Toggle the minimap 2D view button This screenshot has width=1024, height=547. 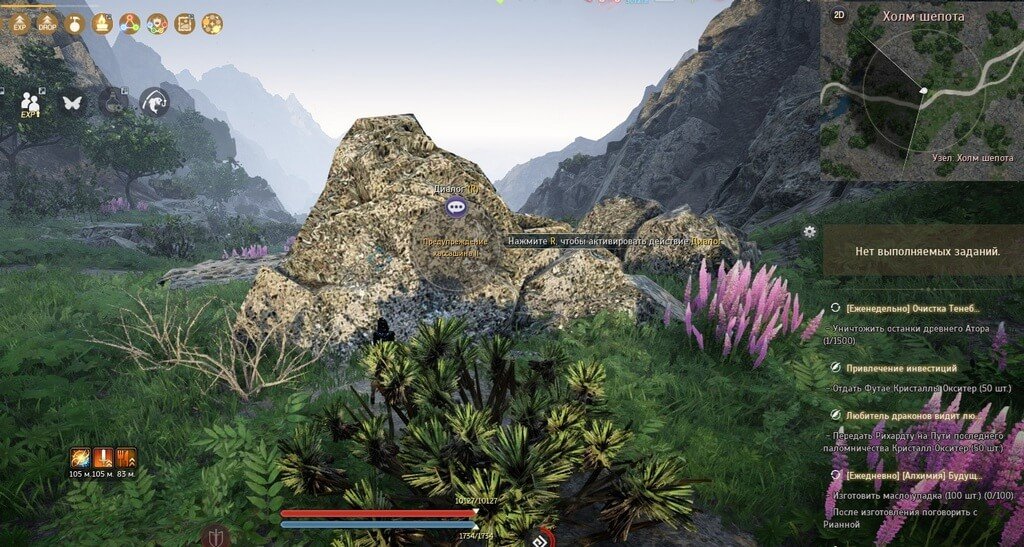pyautogui.click(x=839, y=14)
